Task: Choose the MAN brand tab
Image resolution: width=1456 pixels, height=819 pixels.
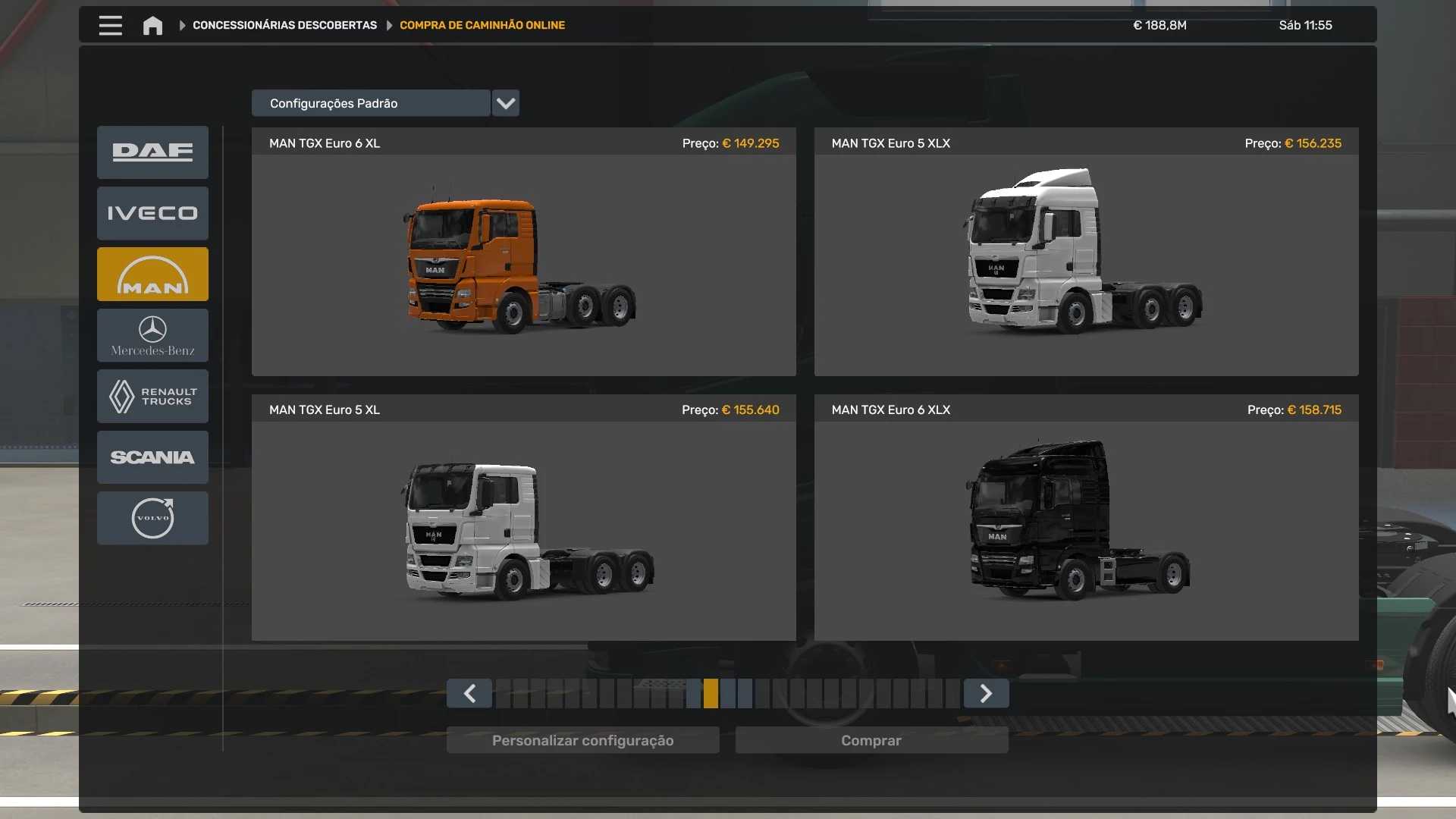Action: (152, 275)
